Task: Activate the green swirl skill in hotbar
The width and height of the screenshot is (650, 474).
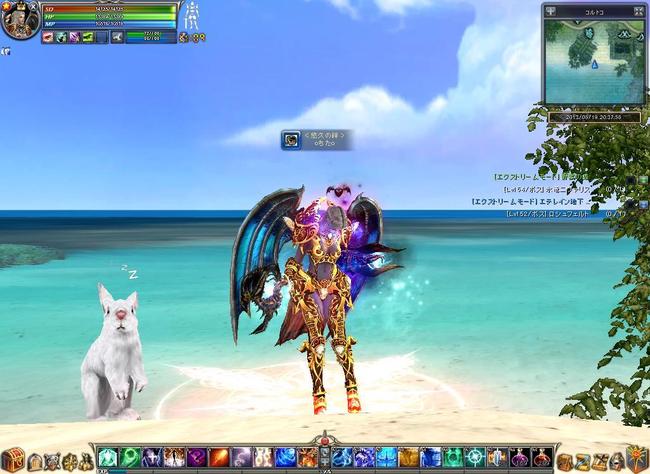Action: (130, 458)
